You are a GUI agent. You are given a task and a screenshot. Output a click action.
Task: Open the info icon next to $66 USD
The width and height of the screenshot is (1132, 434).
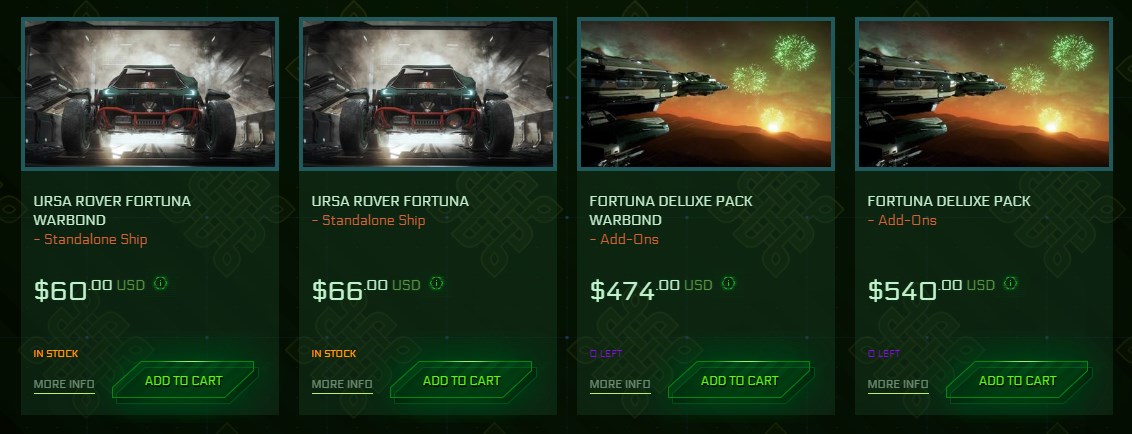tap(438, 284)
